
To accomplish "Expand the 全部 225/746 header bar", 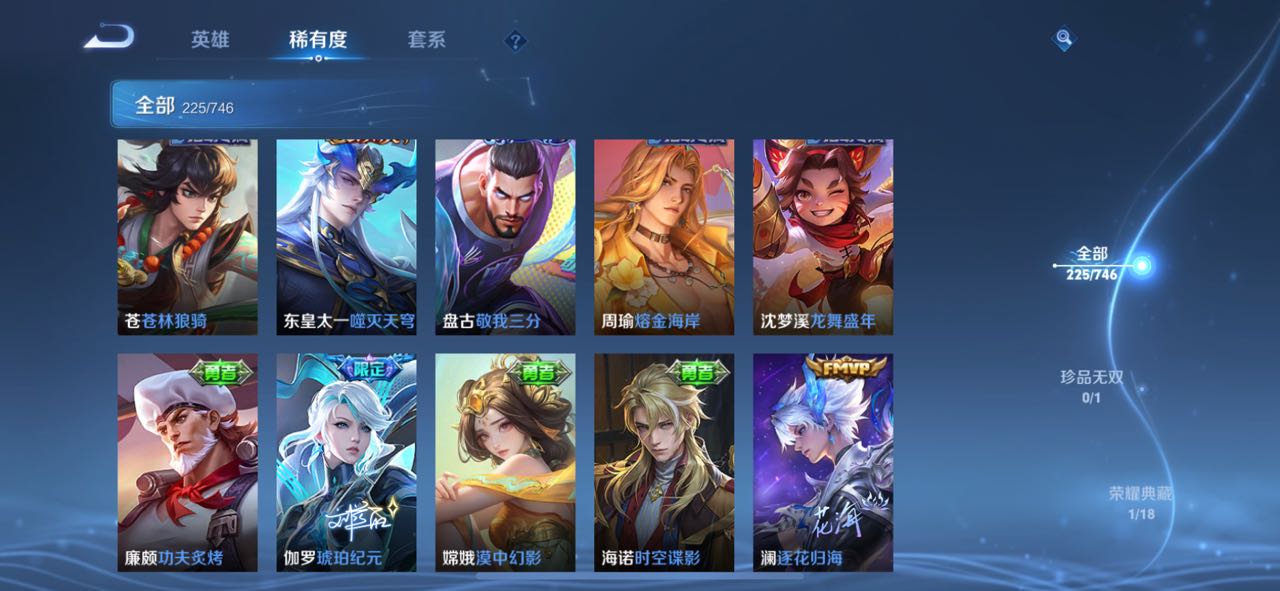I will click(x=250, y=105).
